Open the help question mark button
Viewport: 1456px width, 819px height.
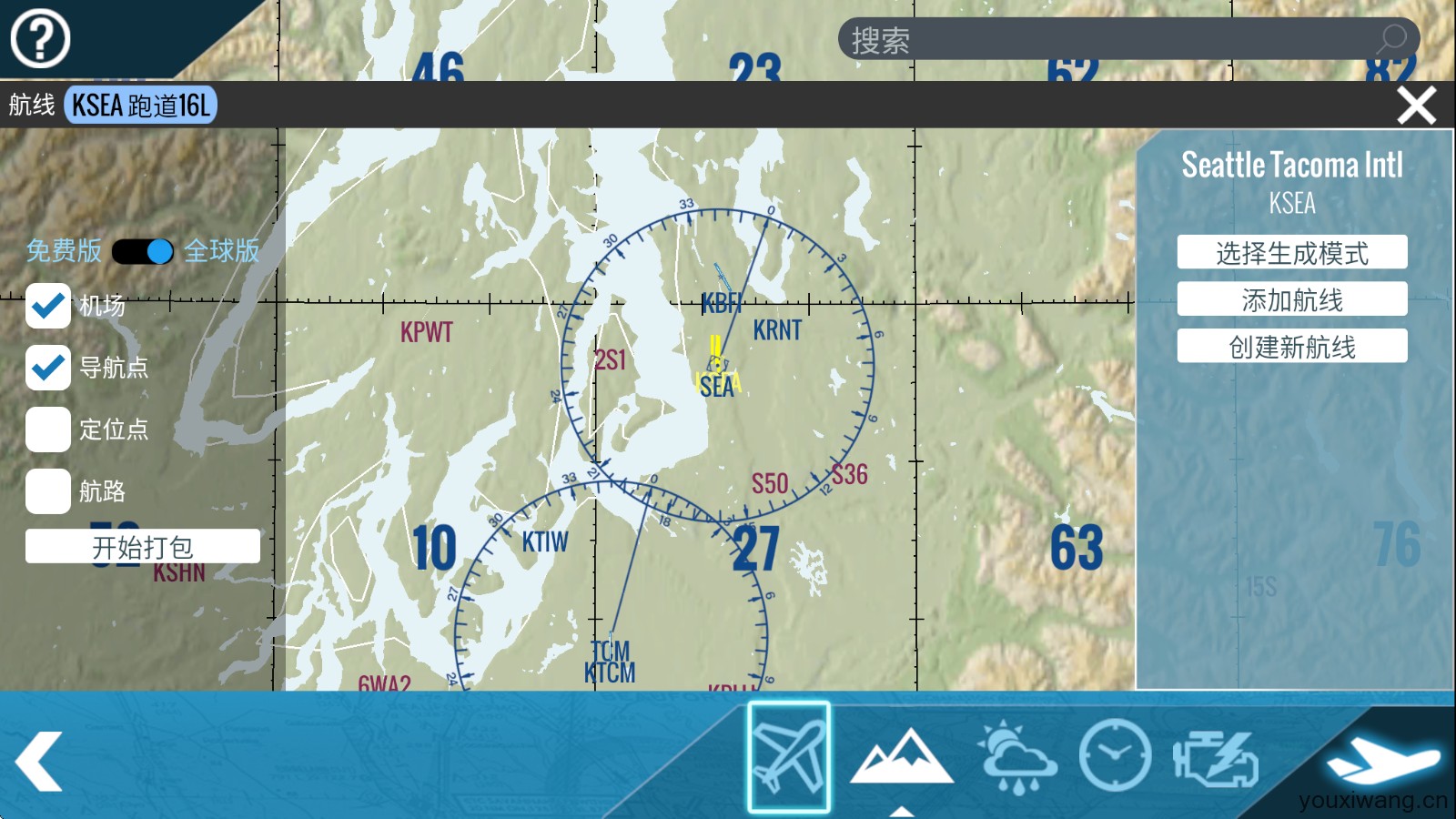(40, 39)
